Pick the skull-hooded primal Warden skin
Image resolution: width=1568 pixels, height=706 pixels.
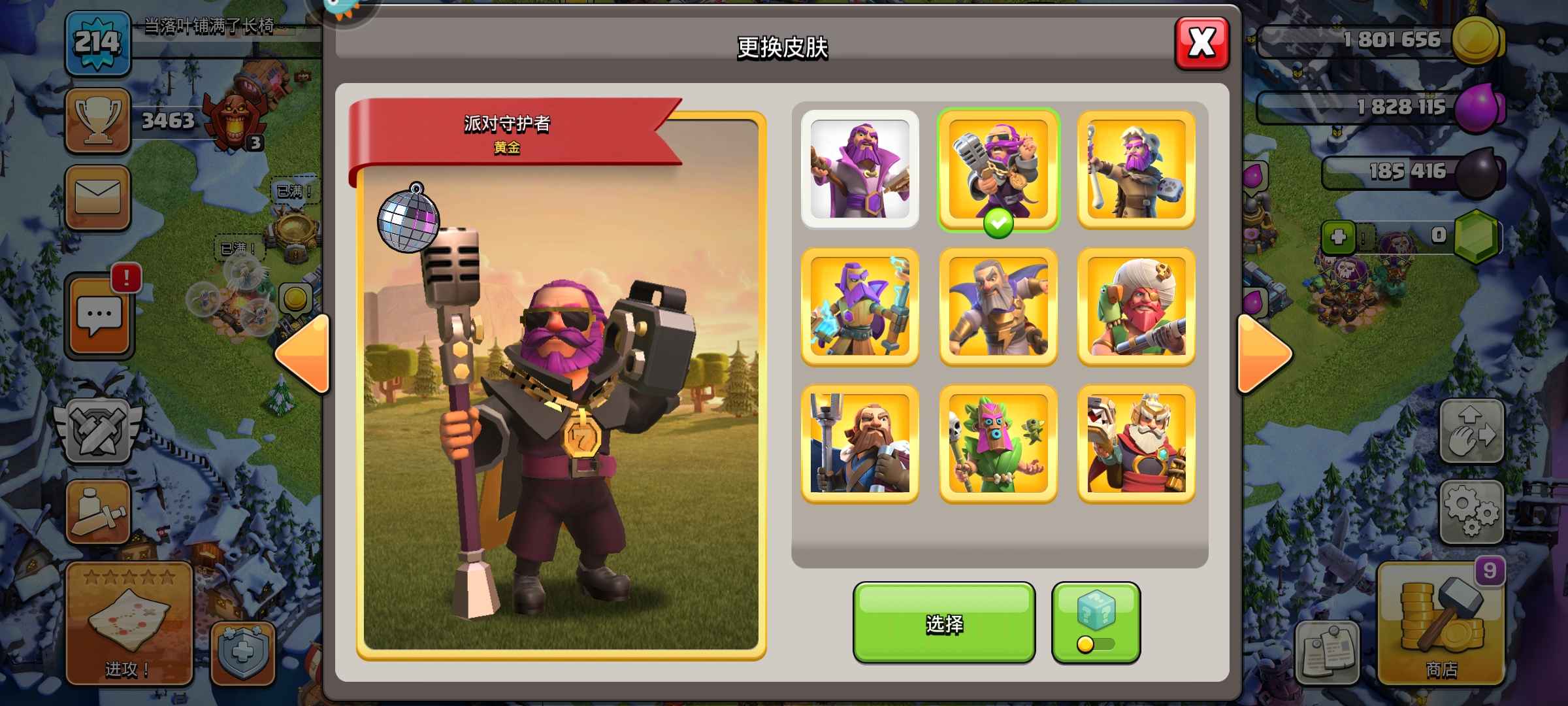coord(1135,169)
